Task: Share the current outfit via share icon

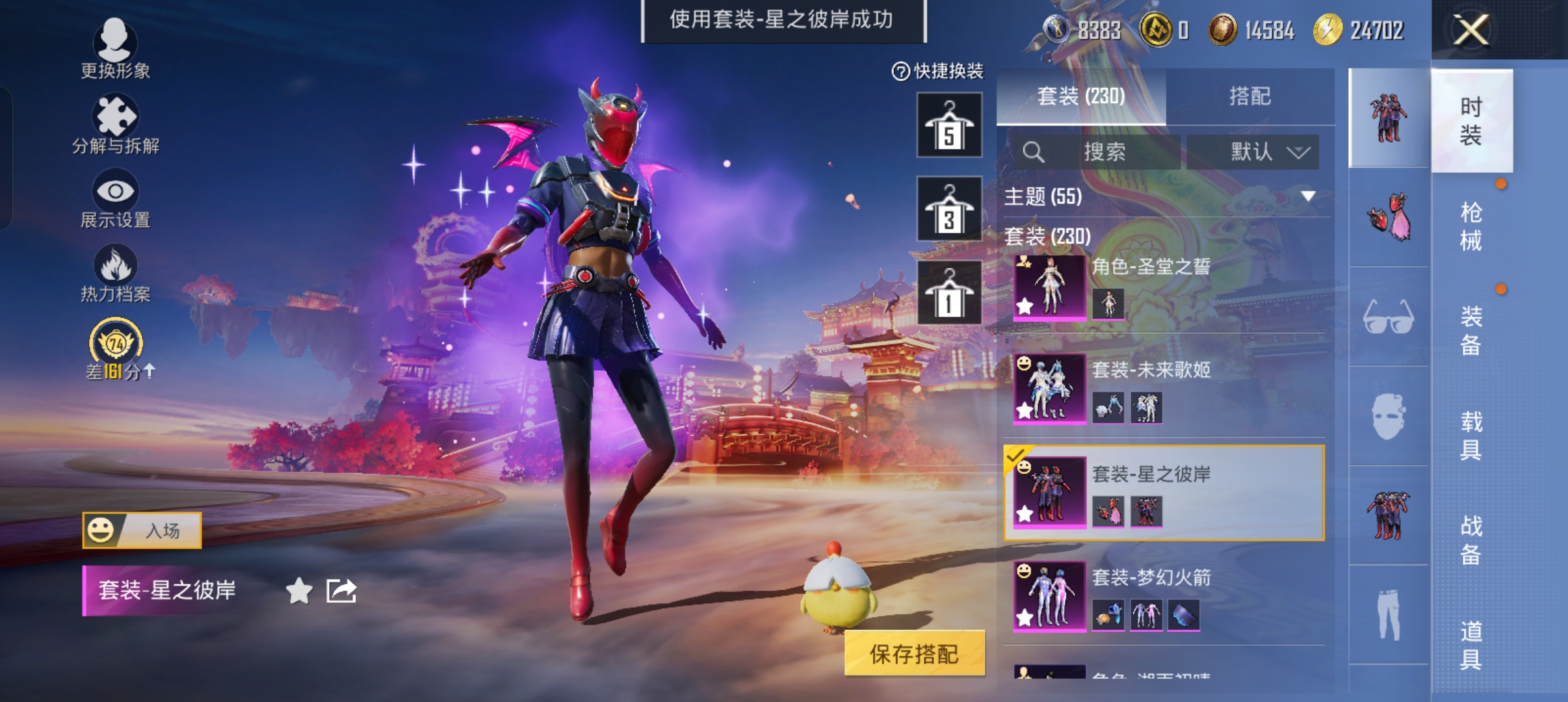Action: pyautogui.click(x=341, y=591)
